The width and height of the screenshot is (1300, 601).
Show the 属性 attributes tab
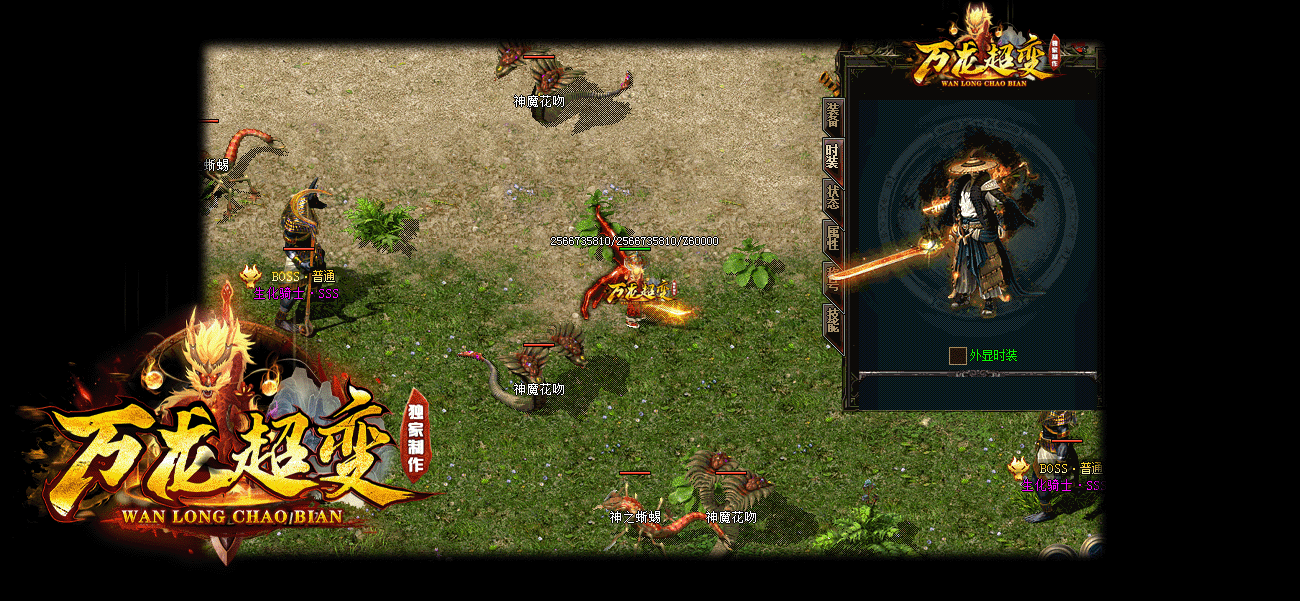(832, 238)
